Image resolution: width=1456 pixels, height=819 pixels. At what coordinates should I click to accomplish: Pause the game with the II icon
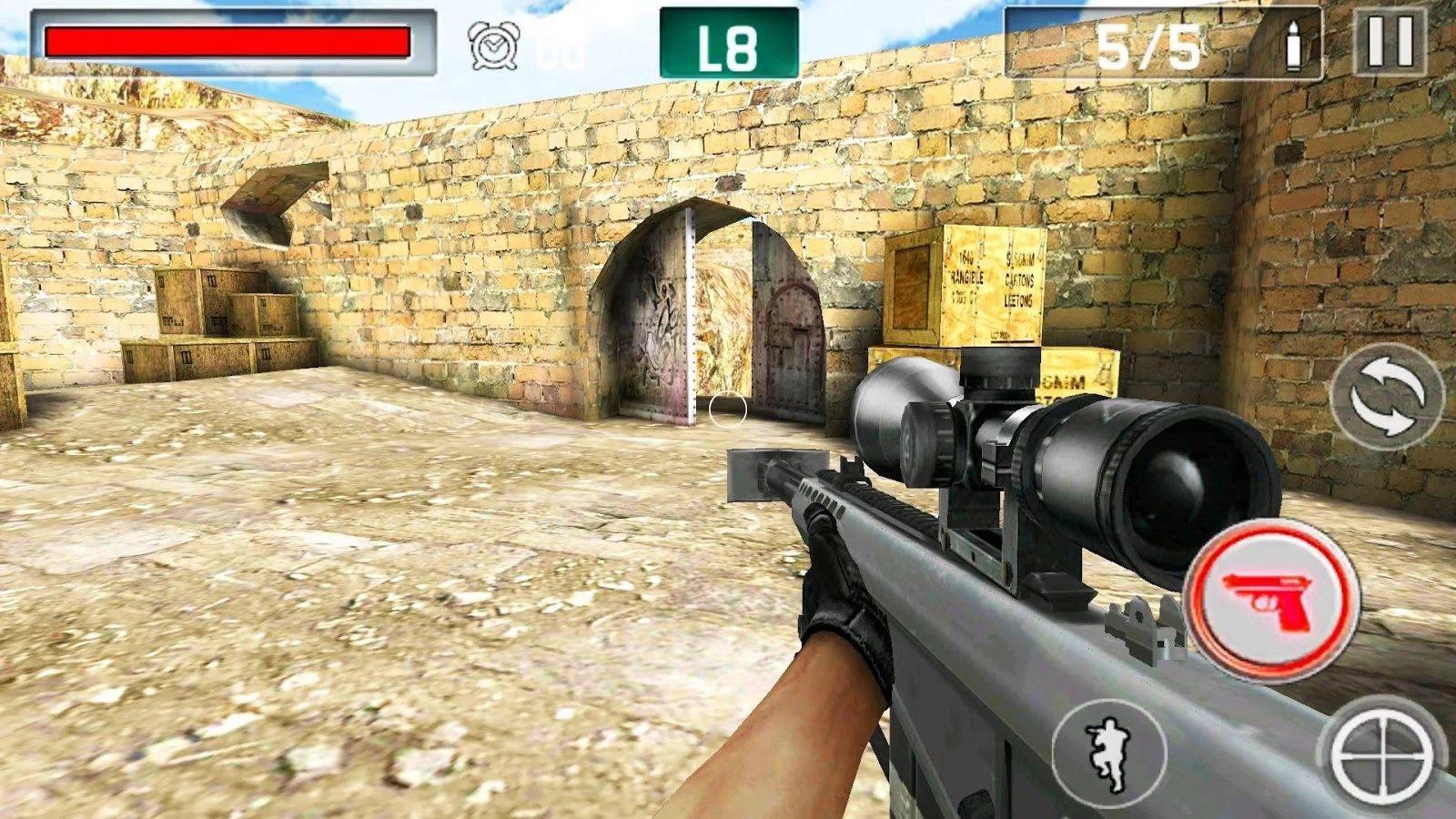[1392, 41]
